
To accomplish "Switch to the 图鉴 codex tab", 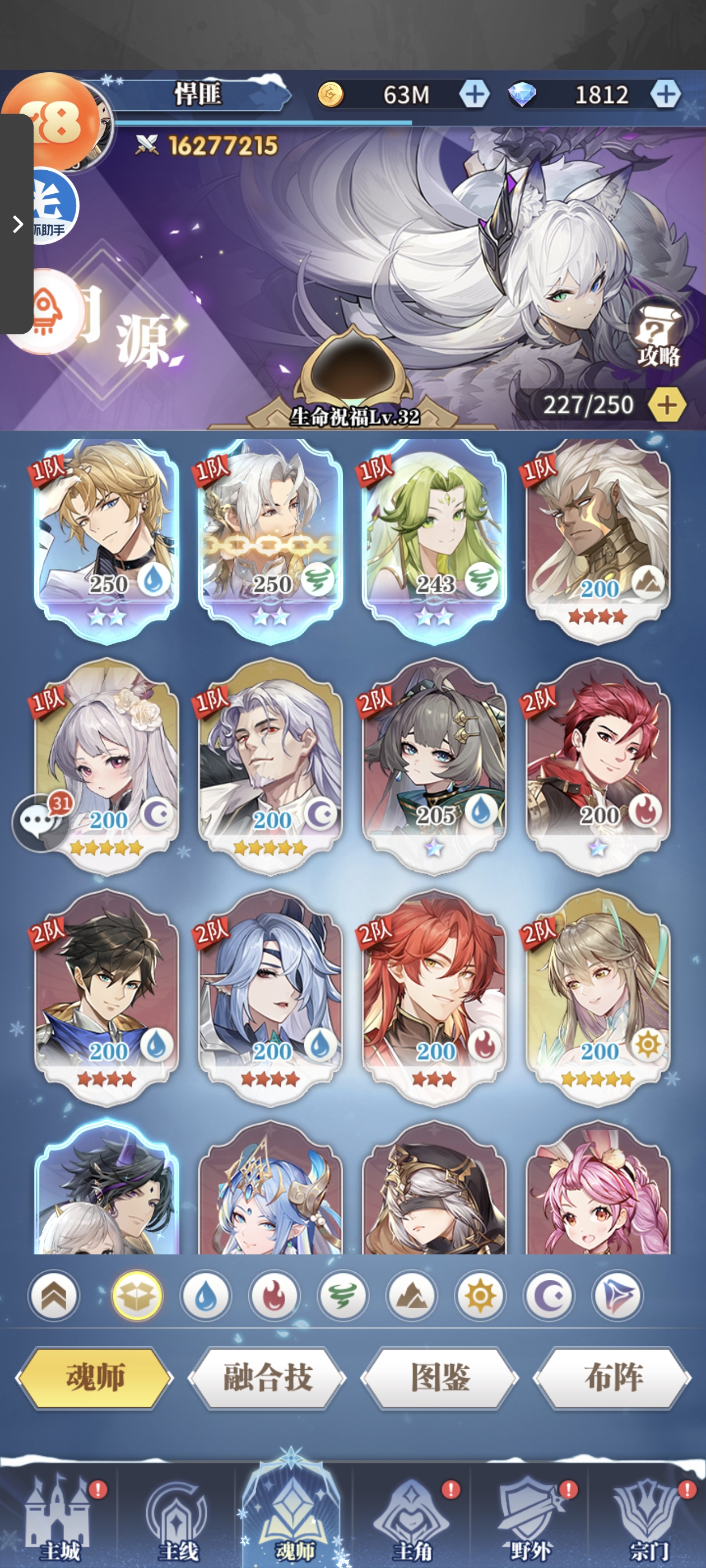I will coord(440,1378).
